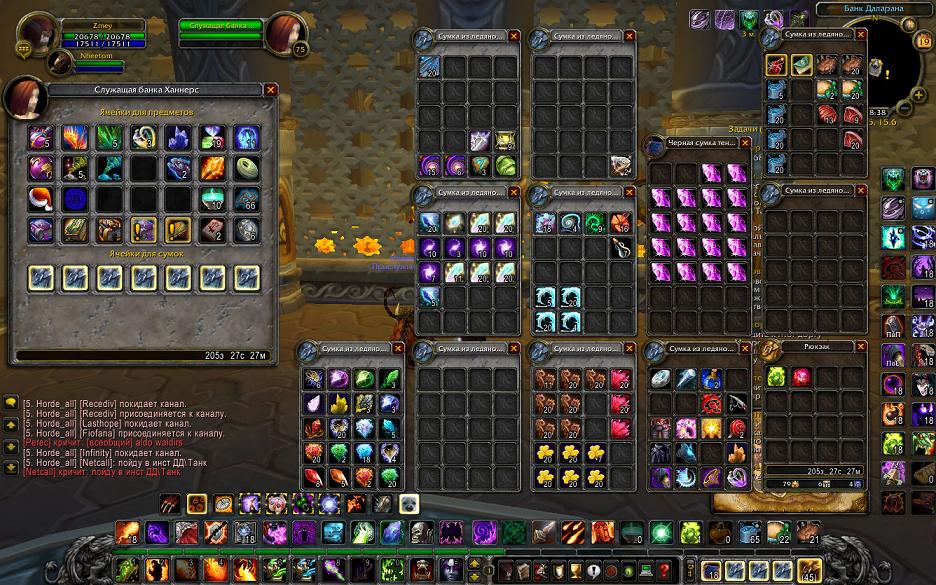This screenshot has height=585, width=936.
Task: Select the Nheetom pet frame
Action: point(62,61)
